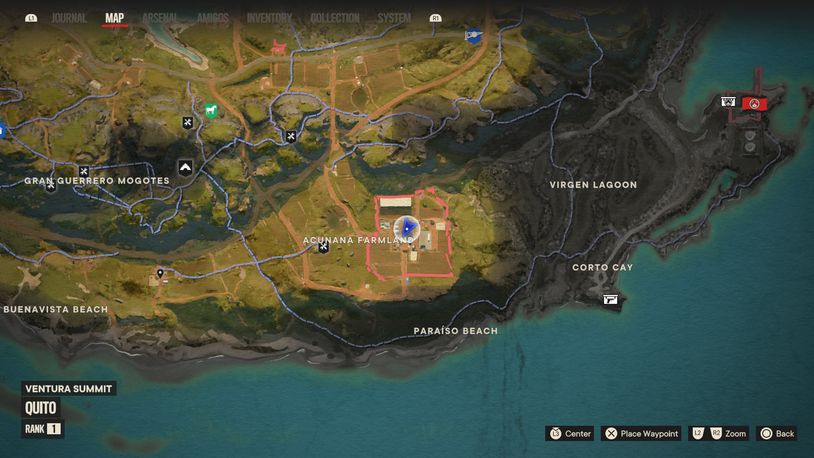Viewport: 814px width, 458px height.
Task: Click the blue player arrow marker
Action: tap(406, 229)
